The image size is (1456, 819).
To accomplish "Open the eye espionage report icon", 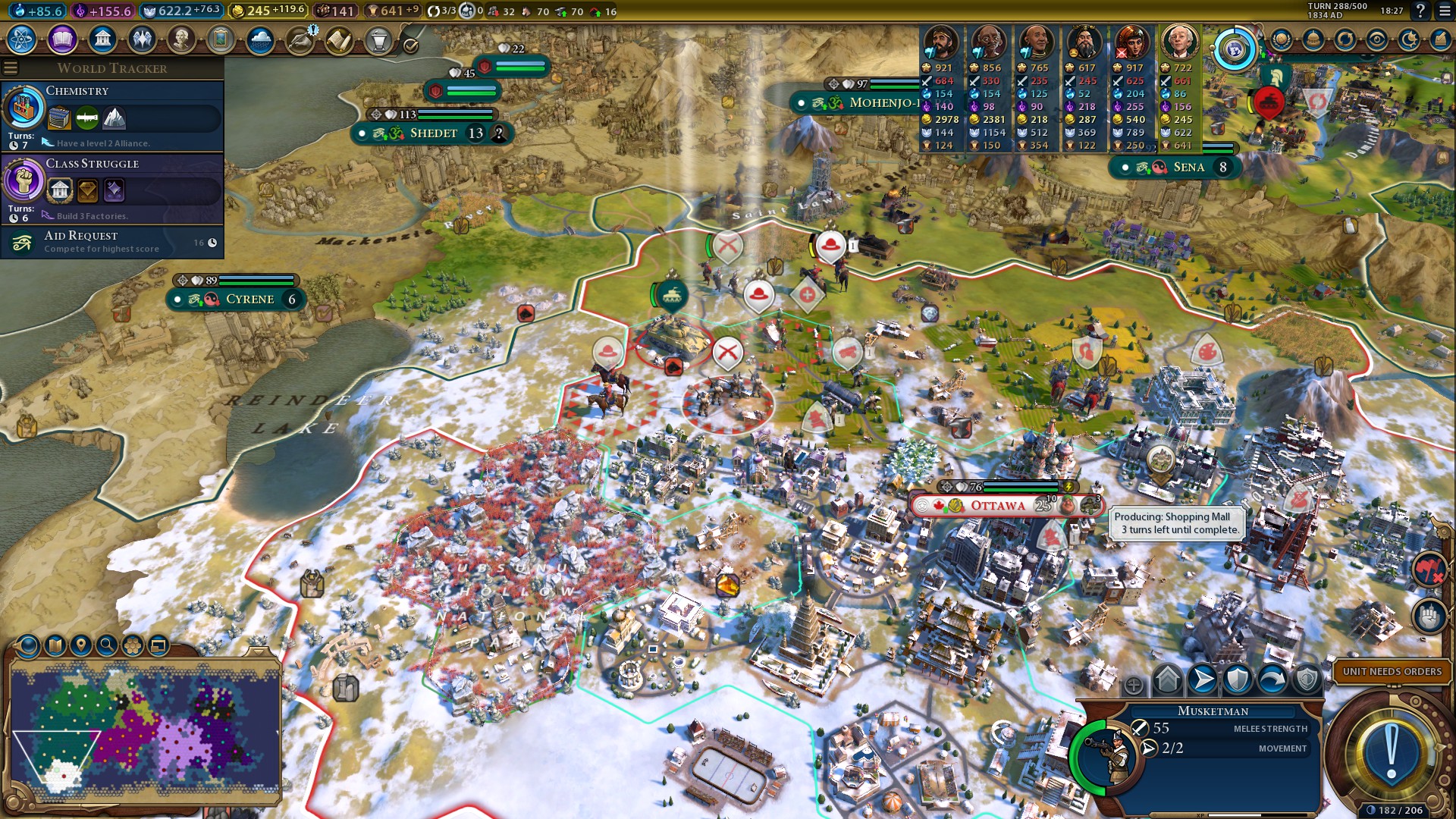I will (x=1376, y=39).
